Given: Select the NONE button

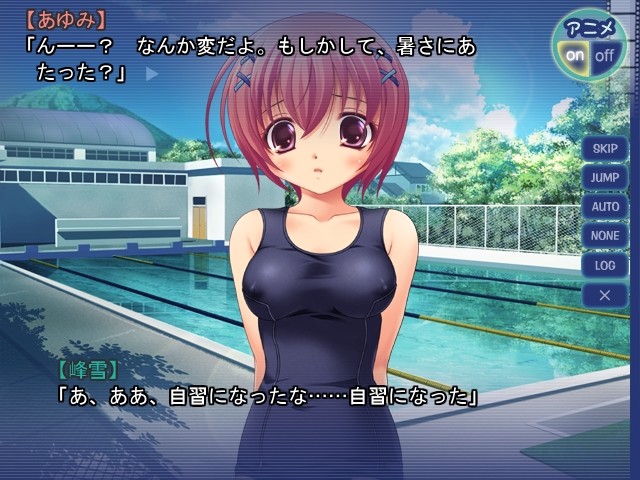Looking at the screenshot, I should tap(605, 236).
